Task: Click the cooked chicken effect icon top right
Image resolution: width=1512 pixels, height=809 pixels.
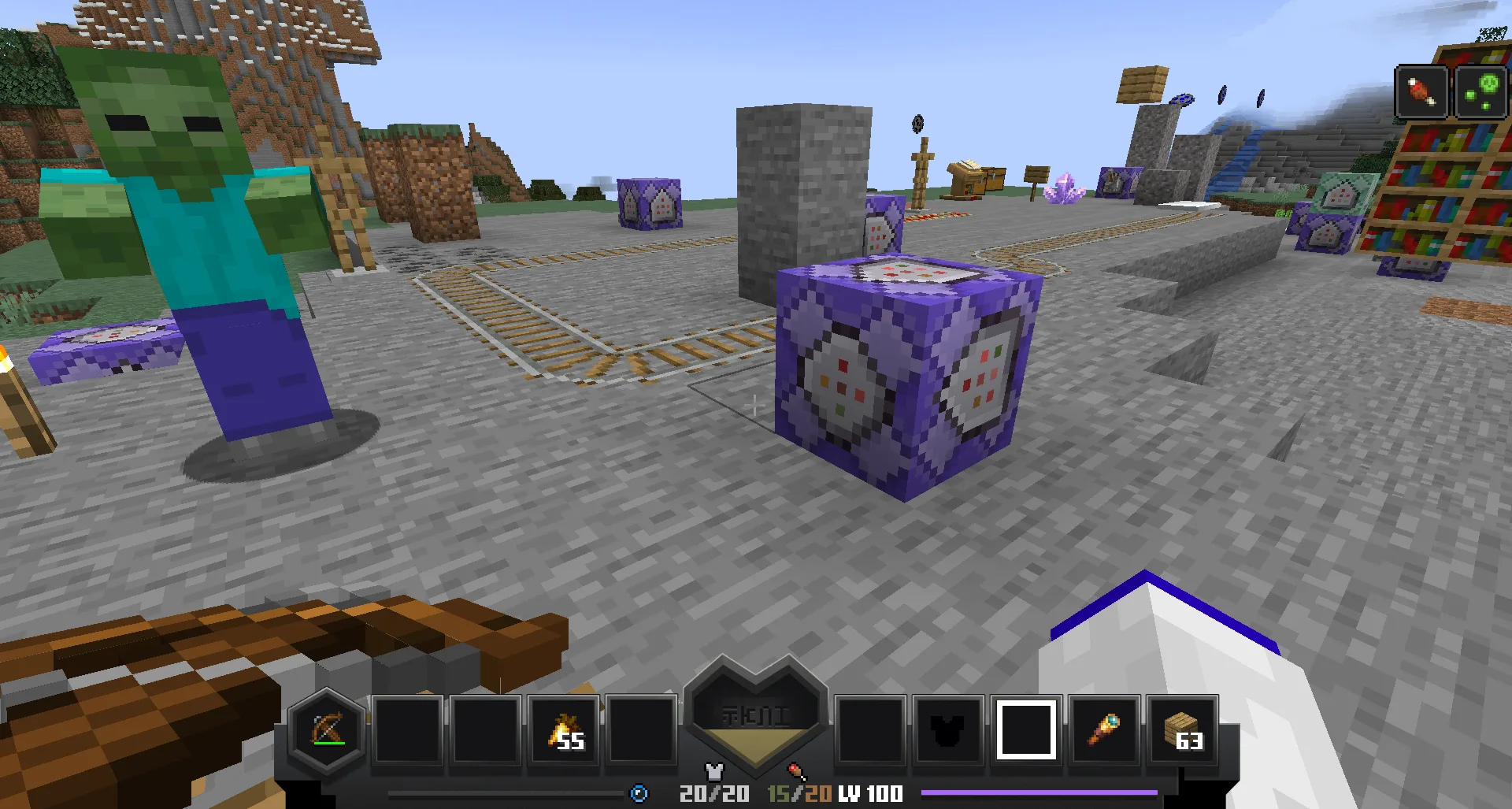Action: click(x=1421, y=90)
